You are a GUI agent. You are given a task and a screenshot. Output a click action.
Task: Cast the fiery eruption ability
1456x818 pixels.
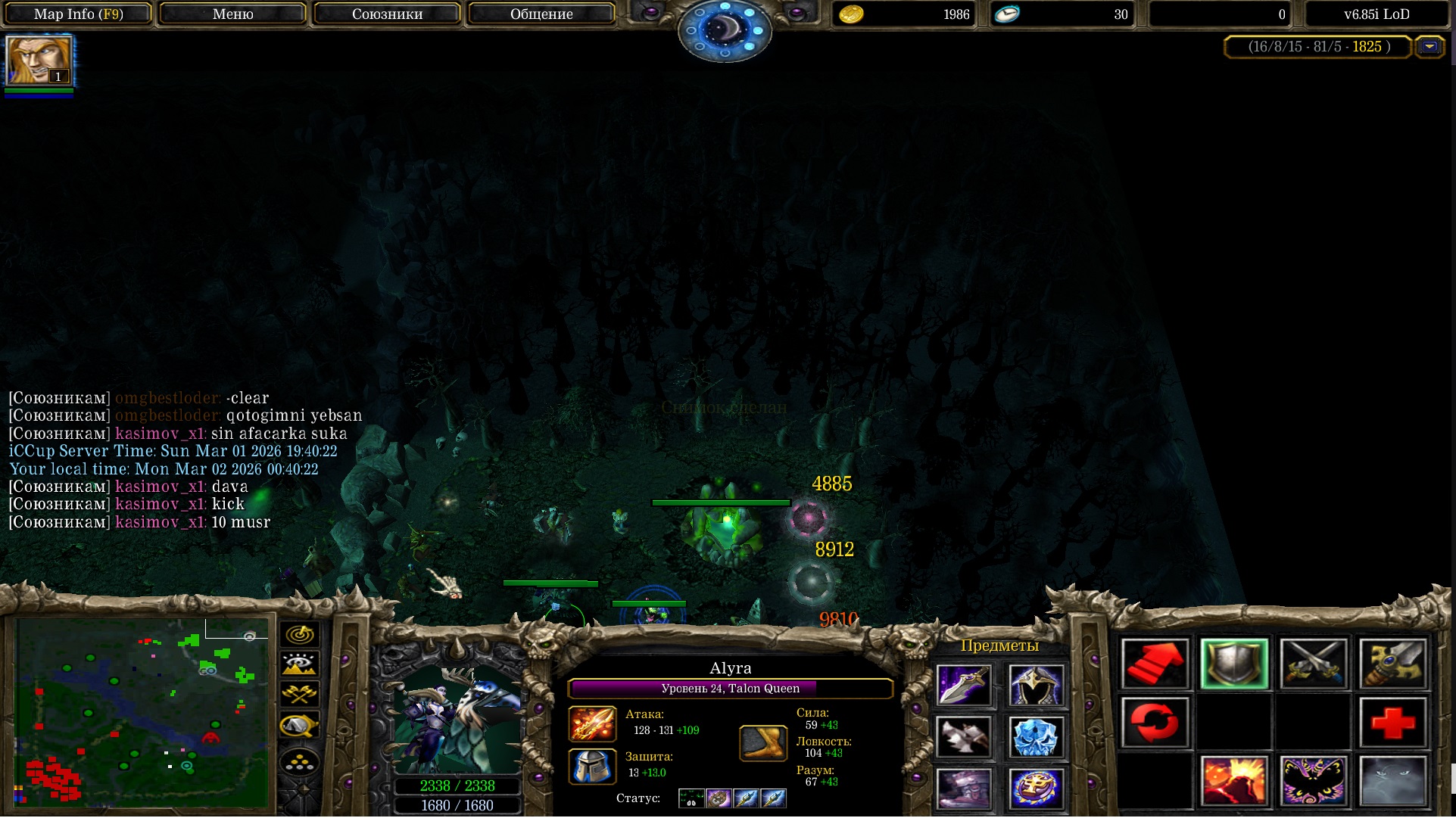pyautogui.click(x=1234, y=781)
